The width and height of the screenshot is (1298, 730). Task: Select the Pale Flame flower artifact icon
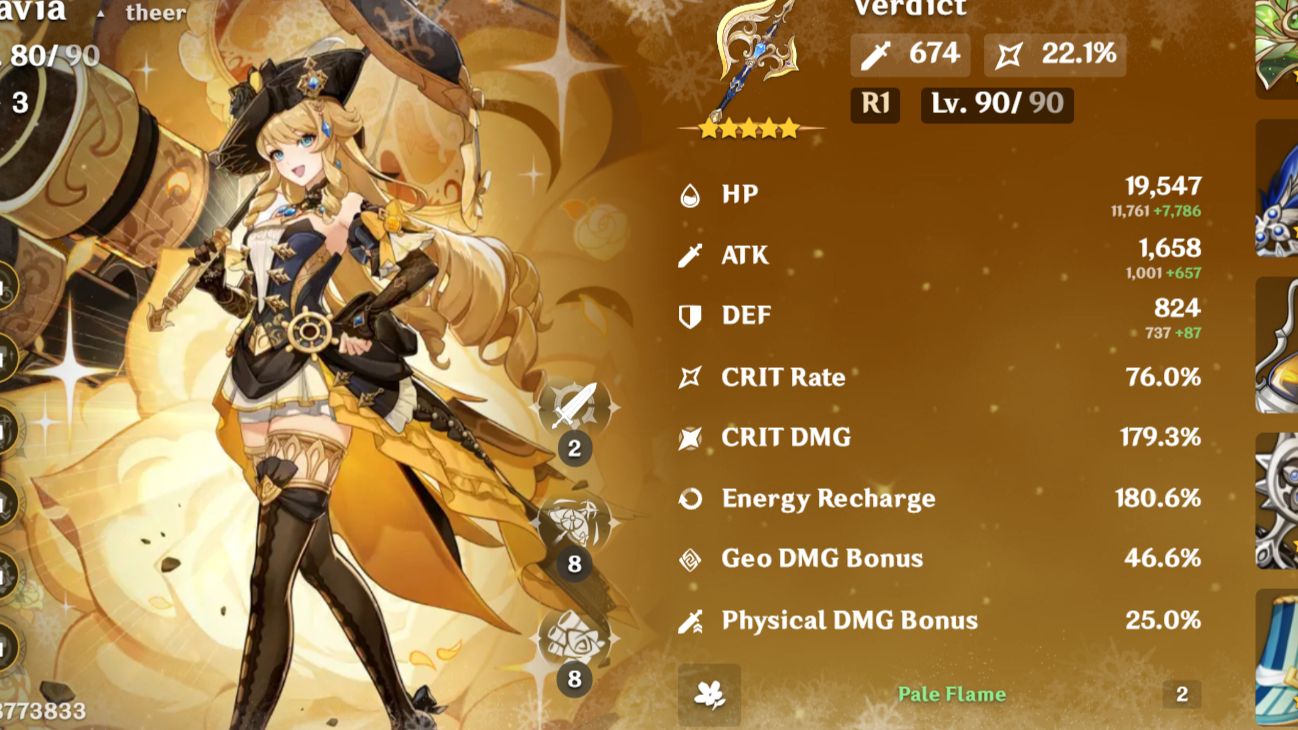[712, 693]
